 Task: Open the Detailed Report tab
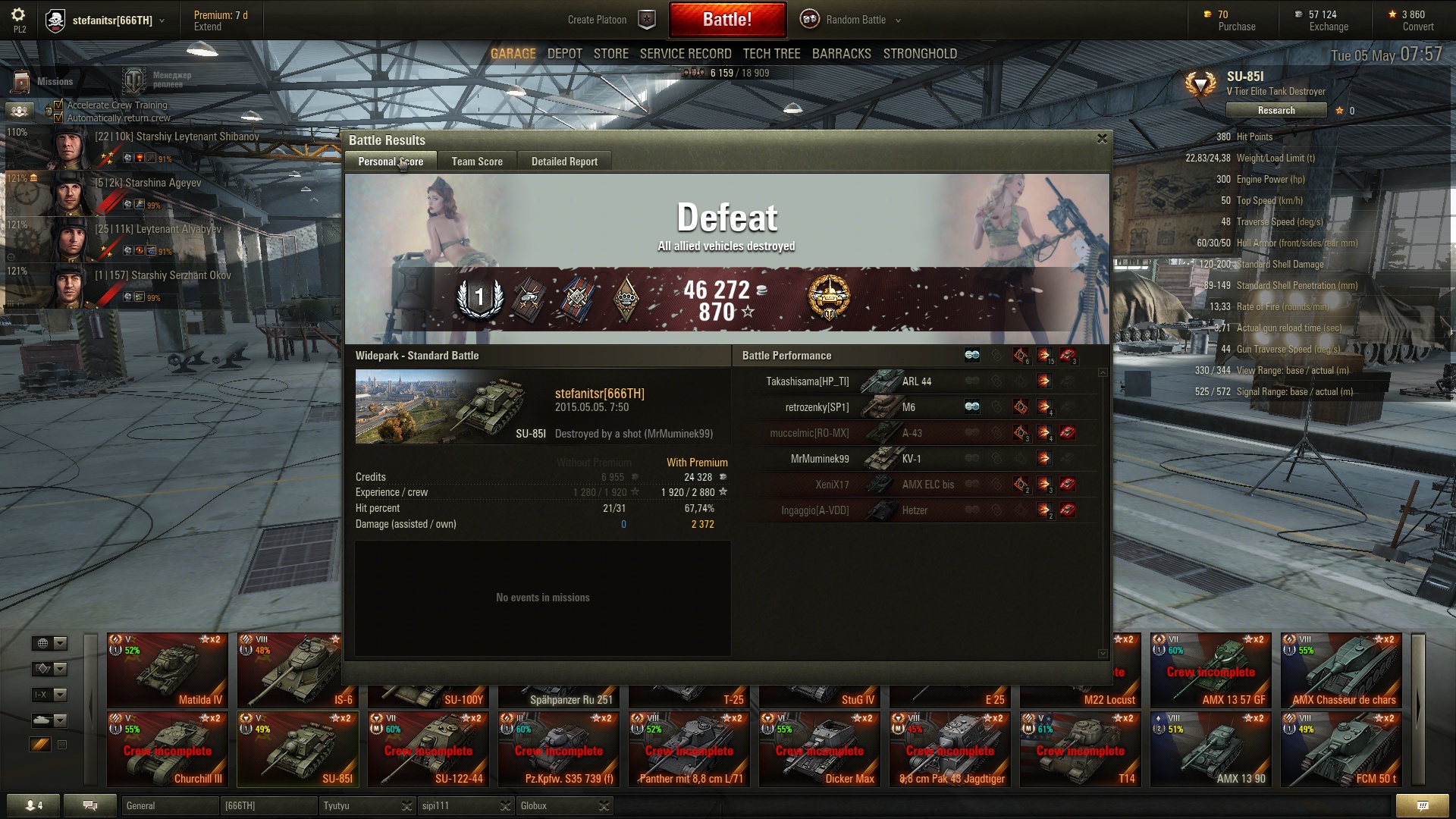564,162
